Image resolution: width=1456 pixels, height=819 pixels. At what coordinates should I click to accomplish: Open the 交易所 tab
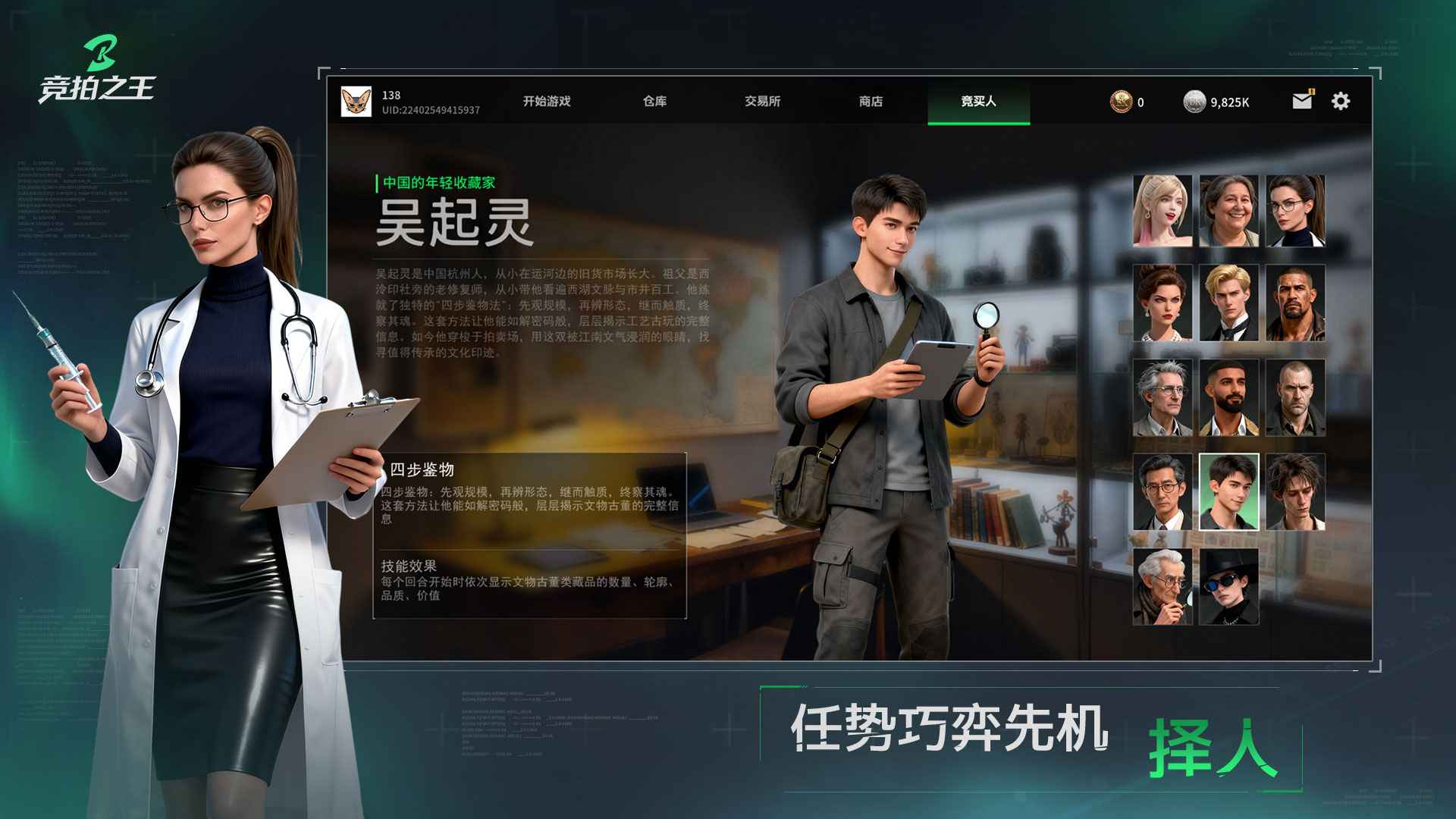click(762, 101)
